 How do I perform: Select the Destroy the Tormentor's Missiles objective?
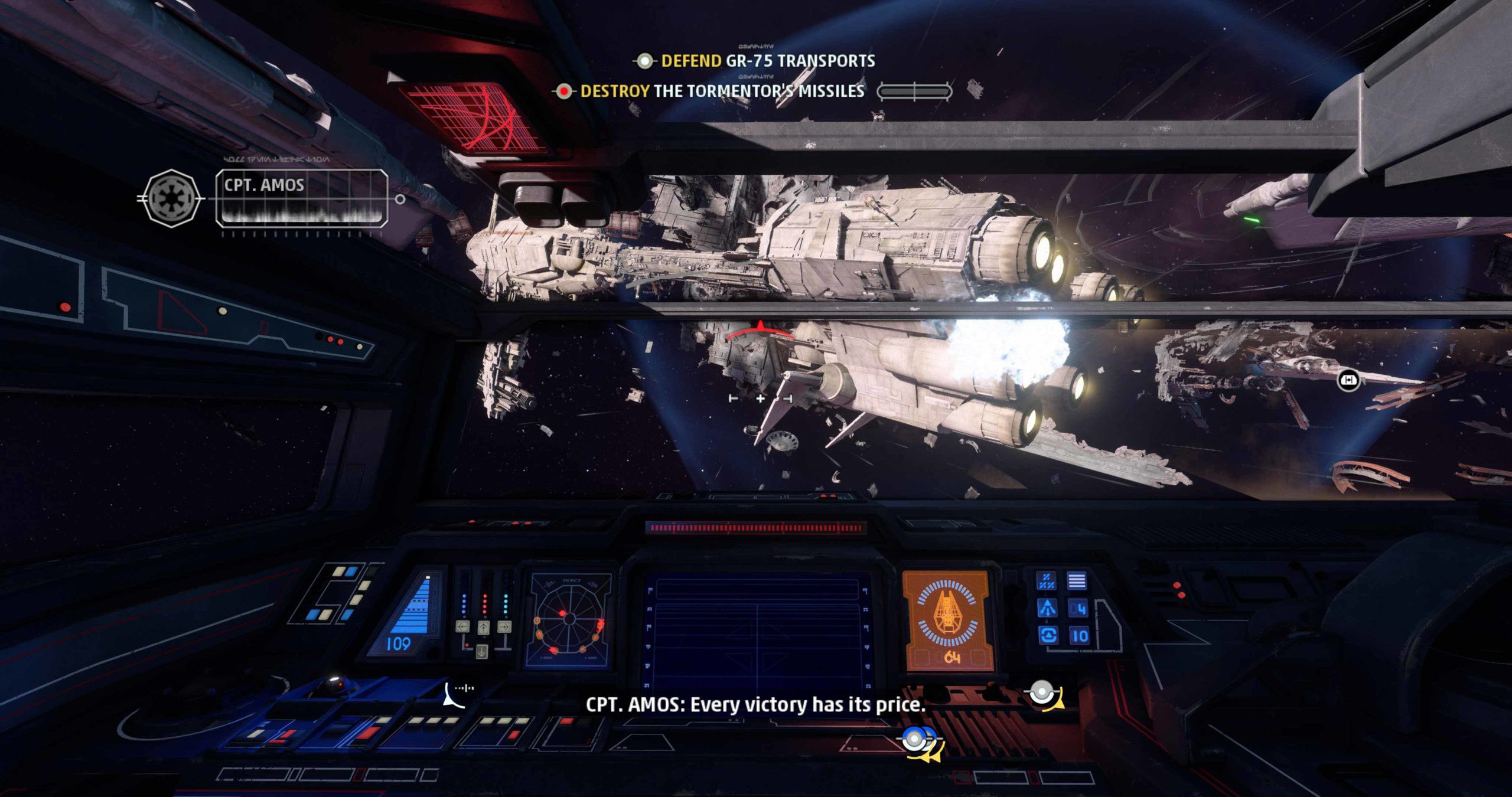722,91
